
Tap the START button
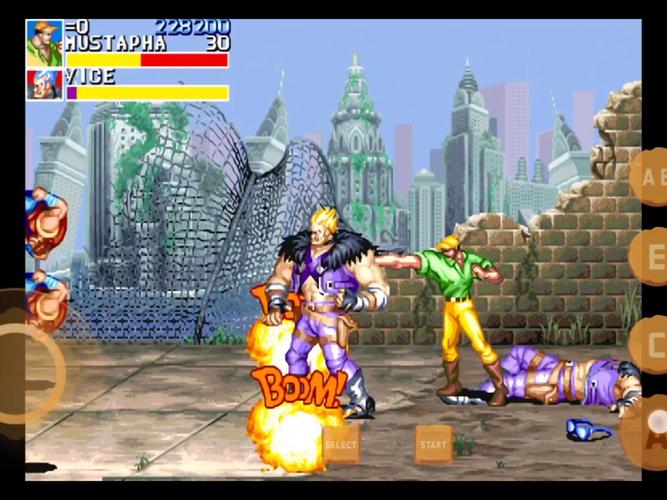click(434, 444)
